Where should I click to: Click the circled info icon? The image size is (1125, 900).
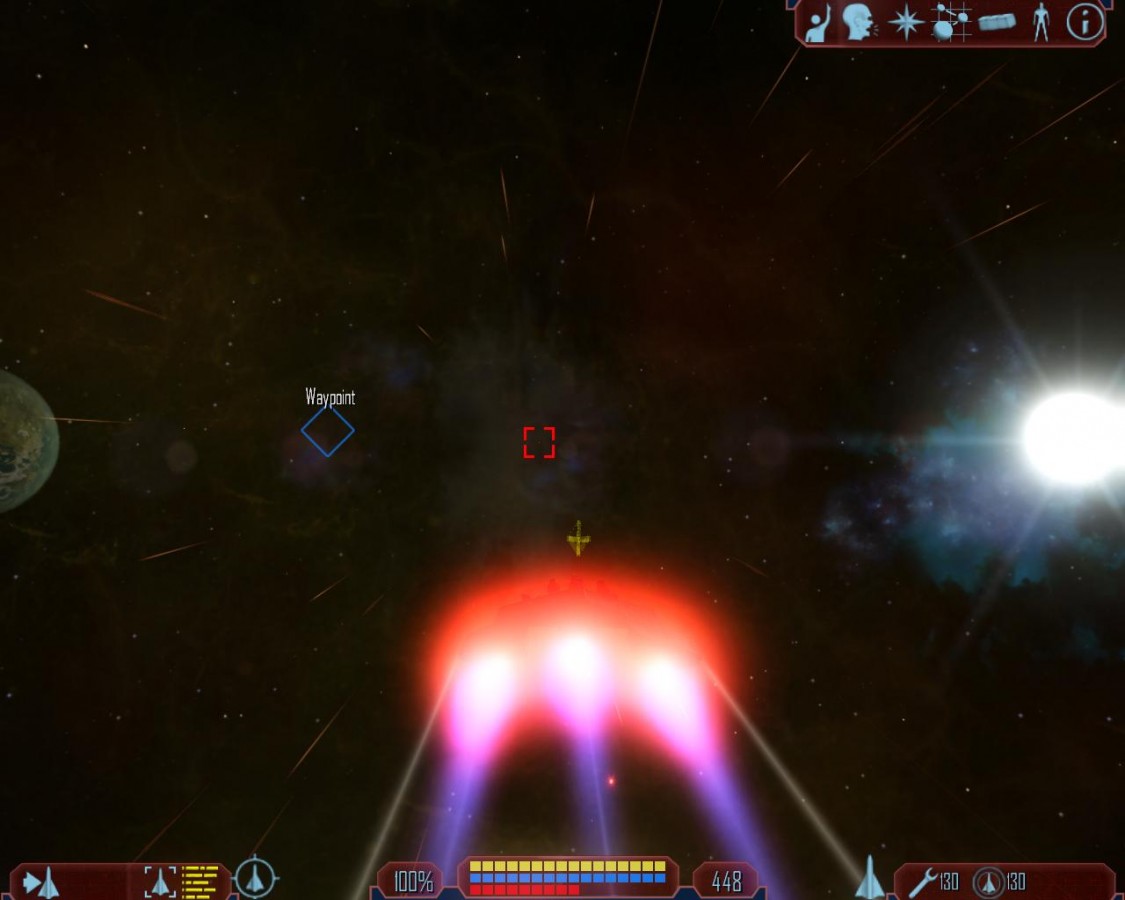(1085, 21)
